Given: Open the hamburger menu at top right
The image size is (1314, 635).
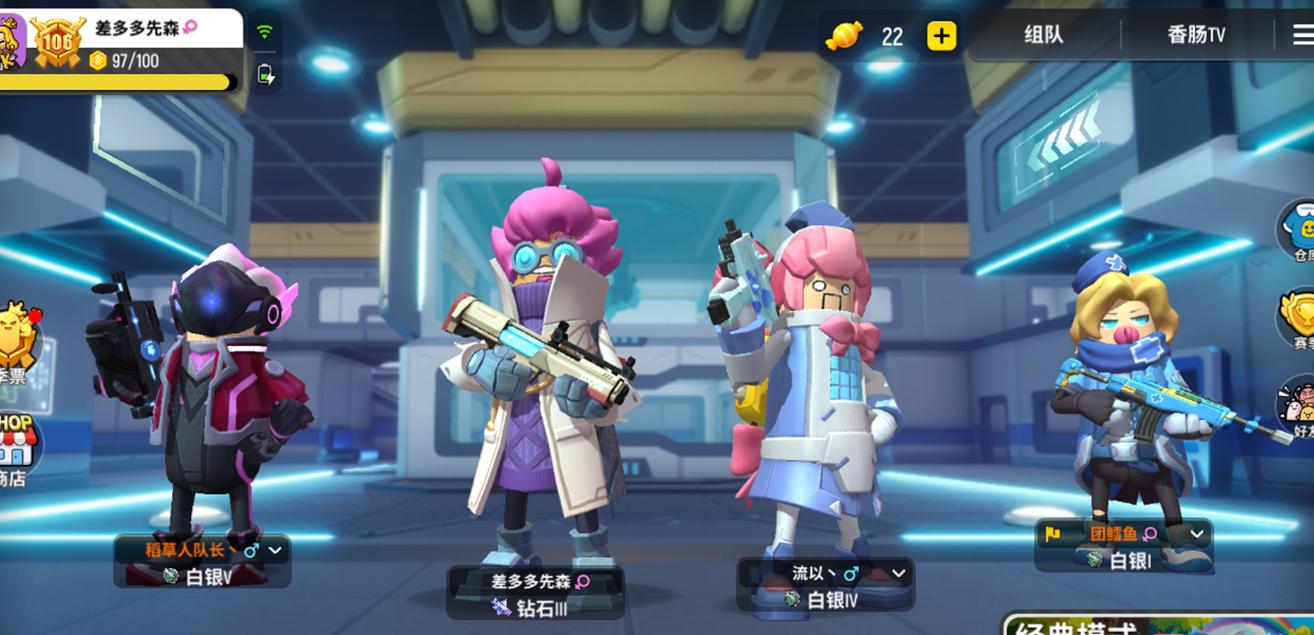Looking at the screenshot, I should point(1302,35).
